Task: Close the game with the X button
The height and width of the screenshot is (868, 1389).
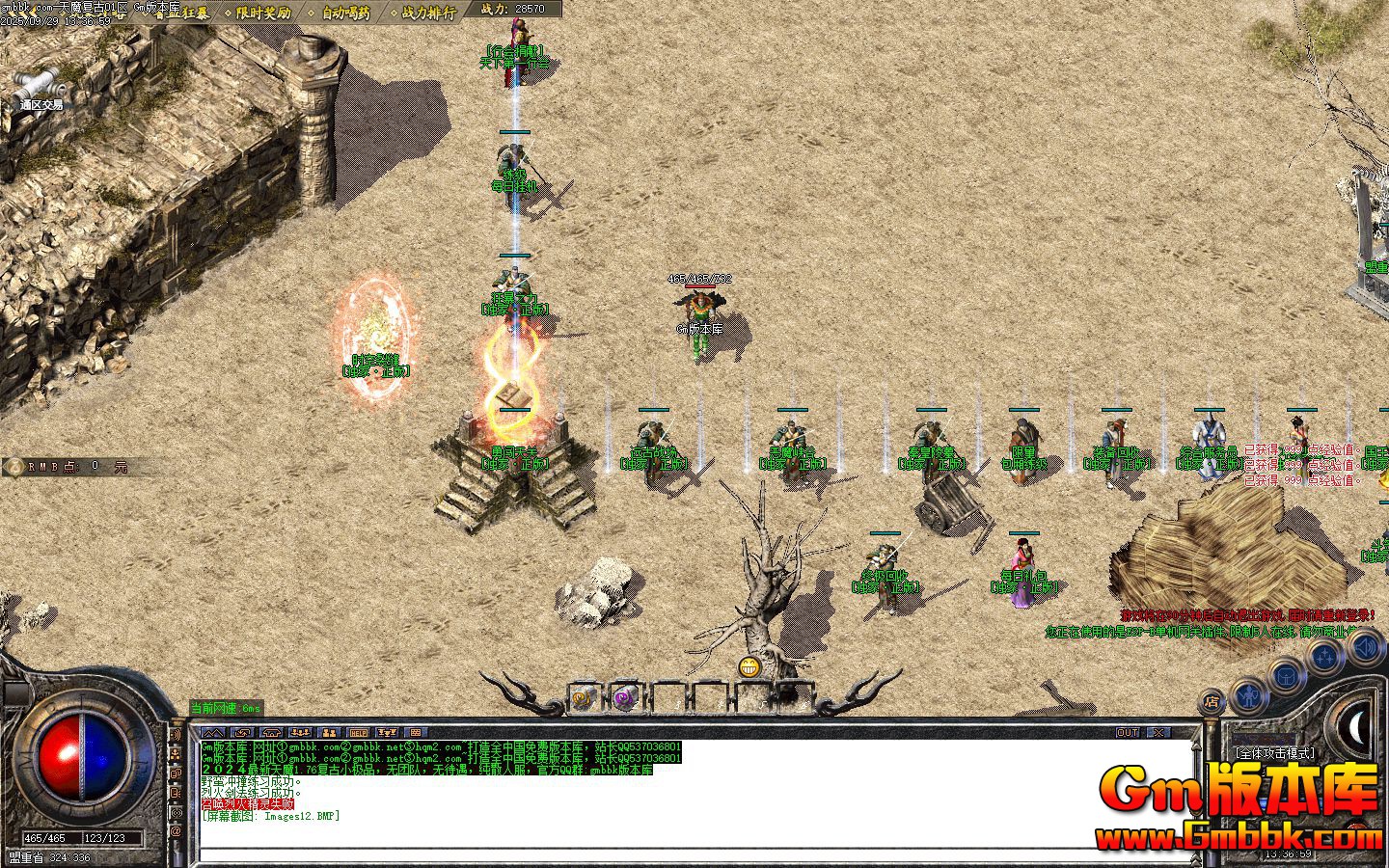Action: (x=1157, y=733)
